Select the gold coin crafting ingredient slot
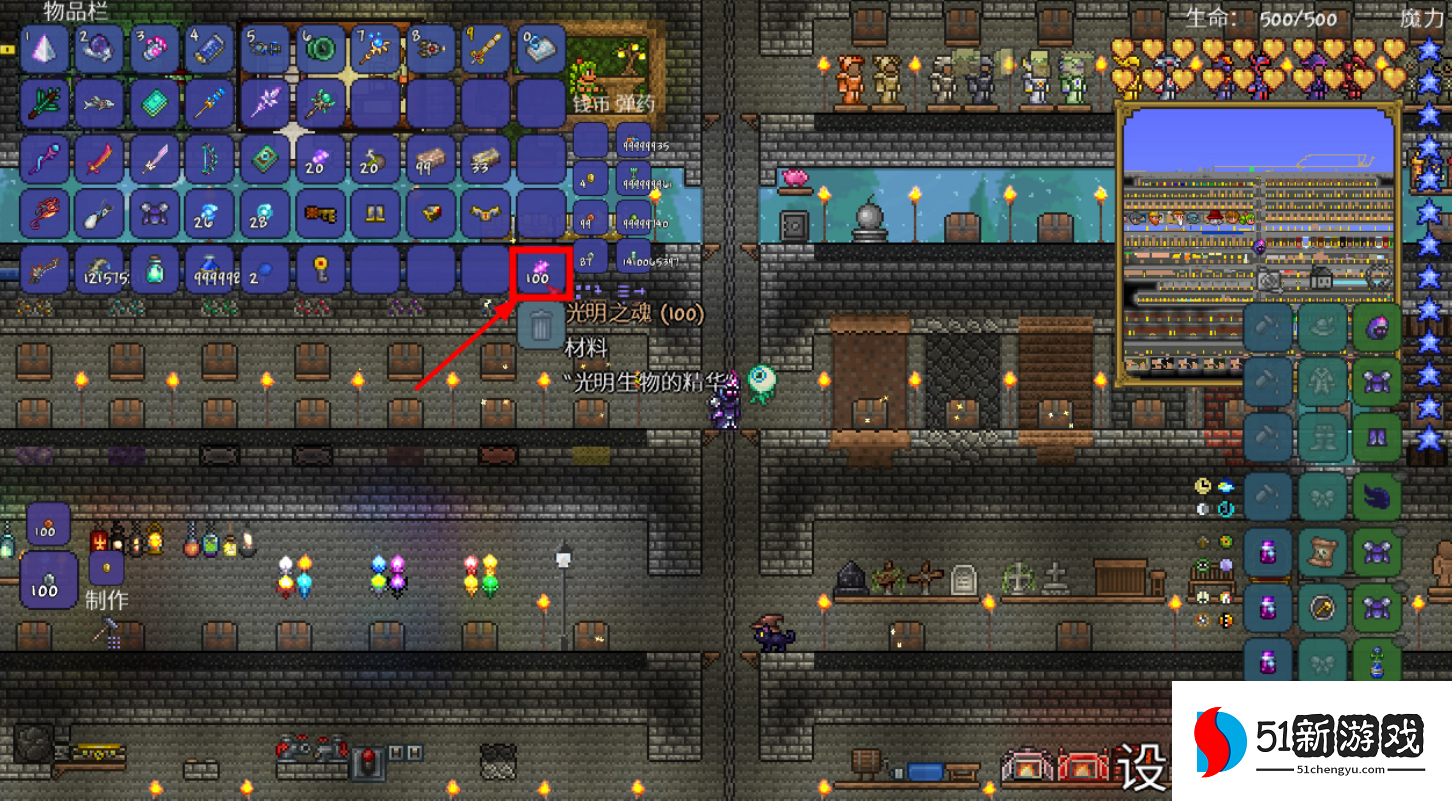The image size is (1452, 801). (107, 568)
